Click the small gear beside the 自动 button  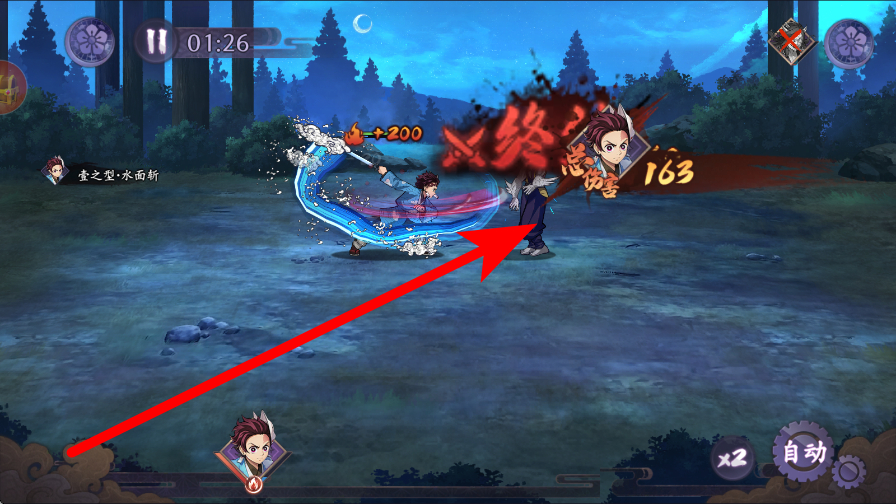pyautogui.click(x=850, y=470)
